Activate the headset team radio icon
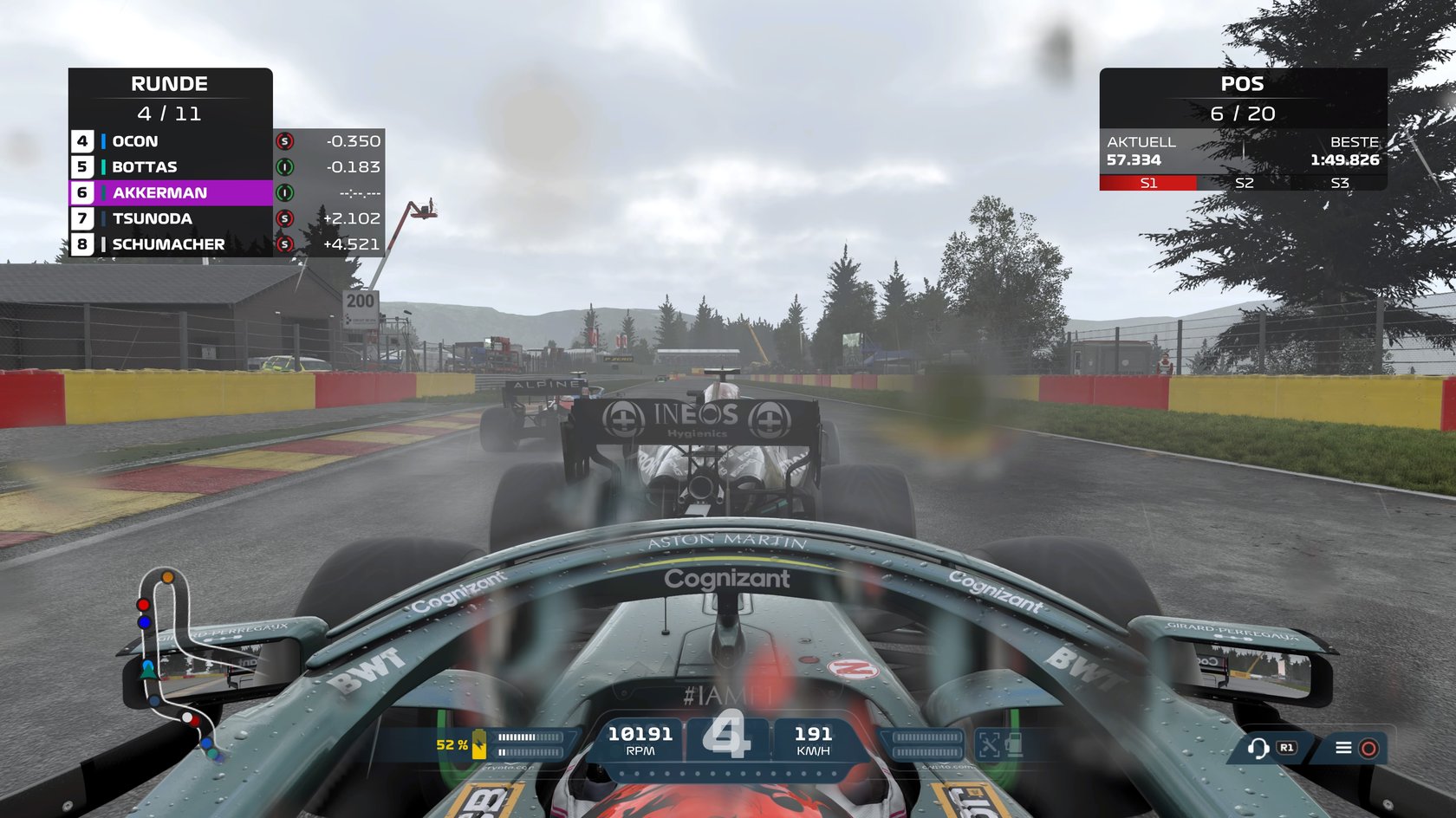This screenshot has height=818, width=1456. click(1258, 748)
